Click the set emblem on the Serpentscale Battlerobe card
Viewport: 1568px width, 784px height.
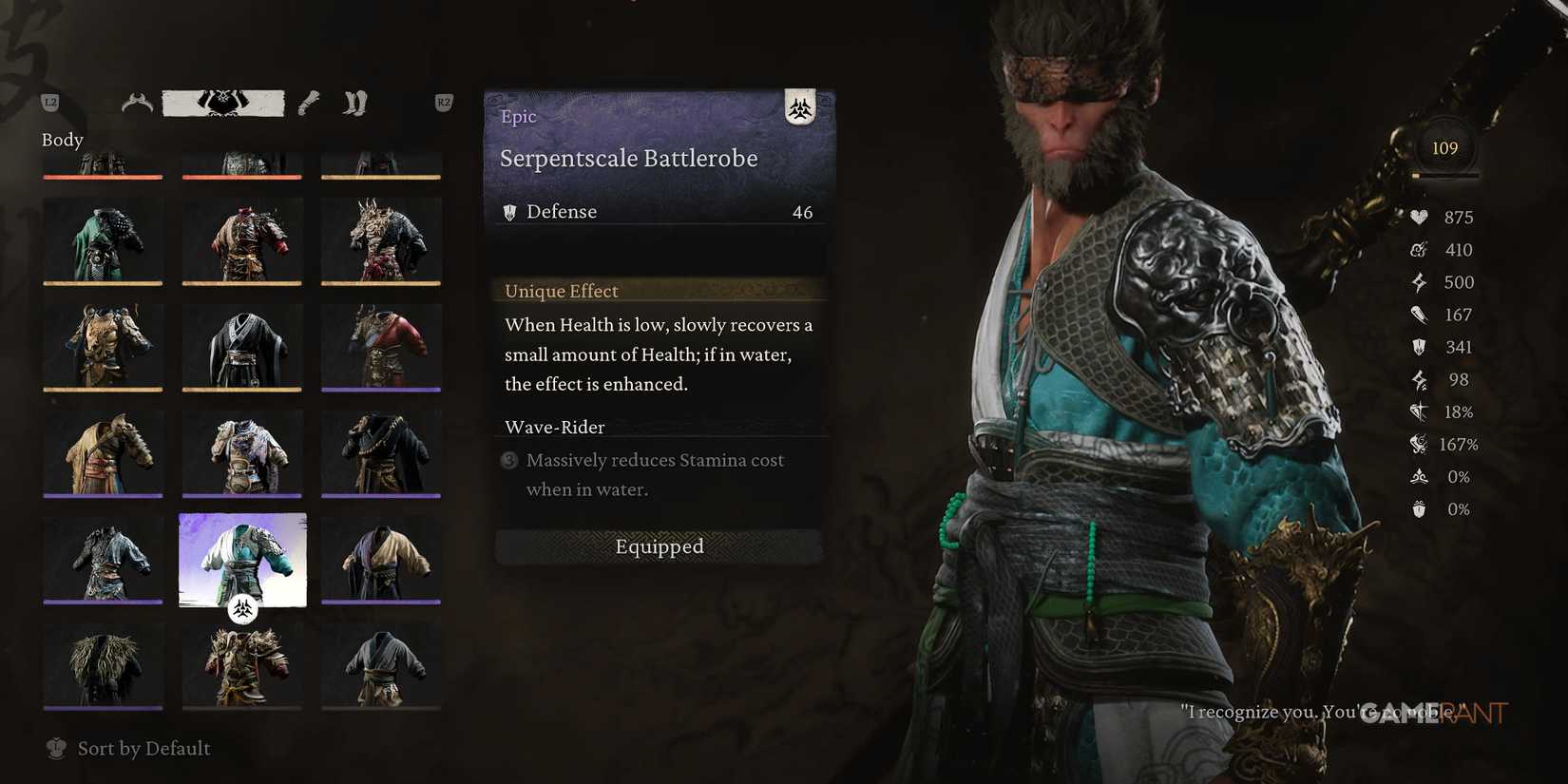pyautogui.click(x=801, y=109)
